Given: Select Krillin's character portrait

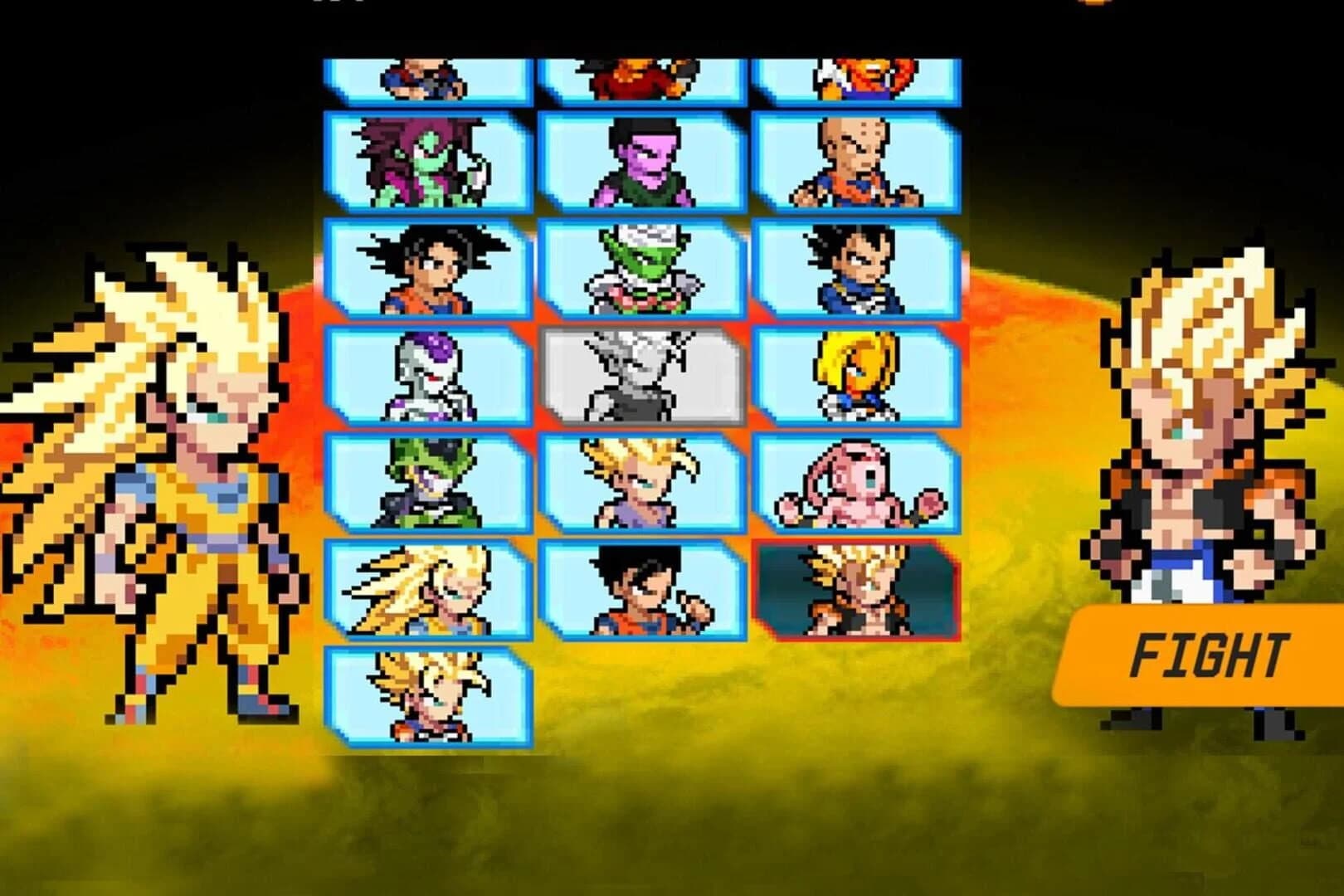Looking at the screenshot, I should point(863,162).
